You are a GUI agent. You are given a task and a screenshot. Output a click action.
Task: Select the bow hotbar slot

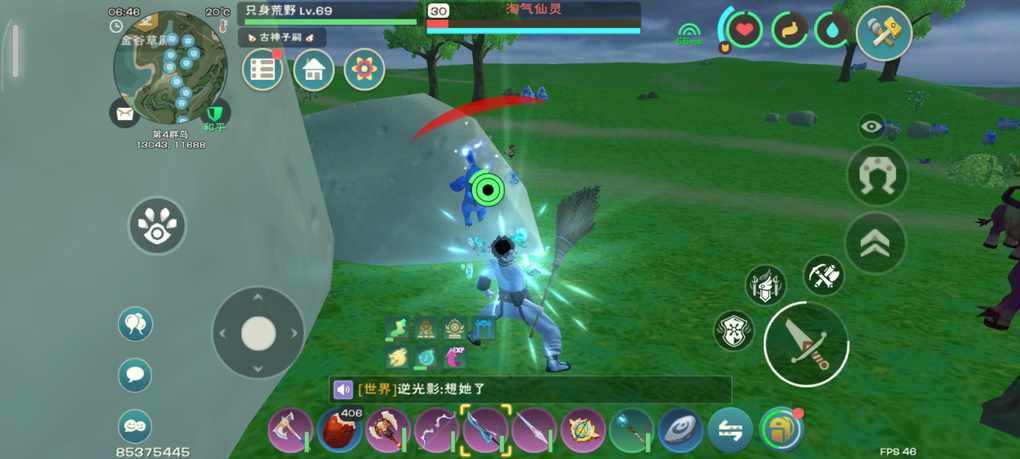pyautogui.click(x=437, y=431)
